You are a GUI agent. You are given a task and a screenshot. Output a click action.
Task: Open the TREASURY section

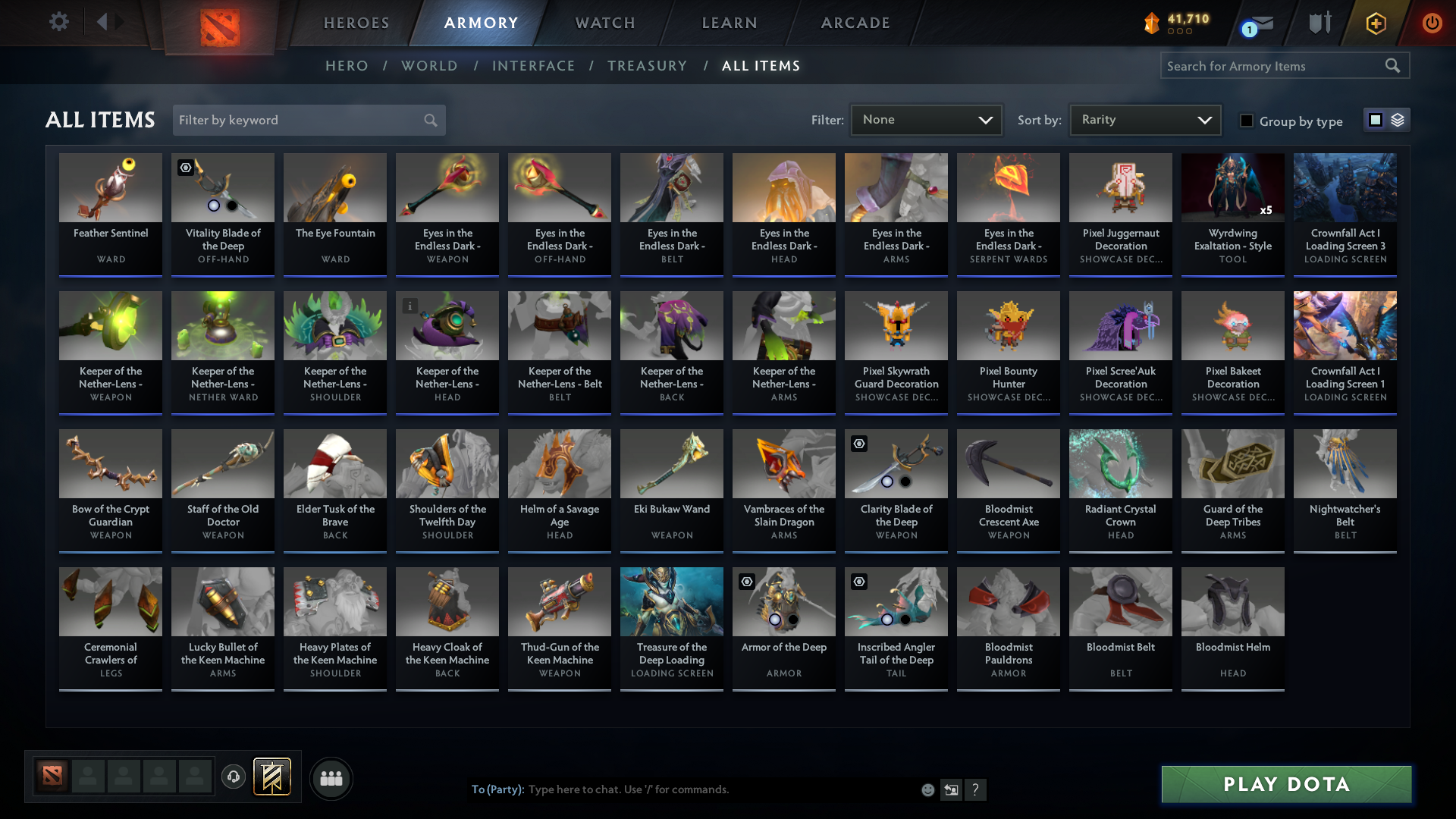click(x=647, y=66)
